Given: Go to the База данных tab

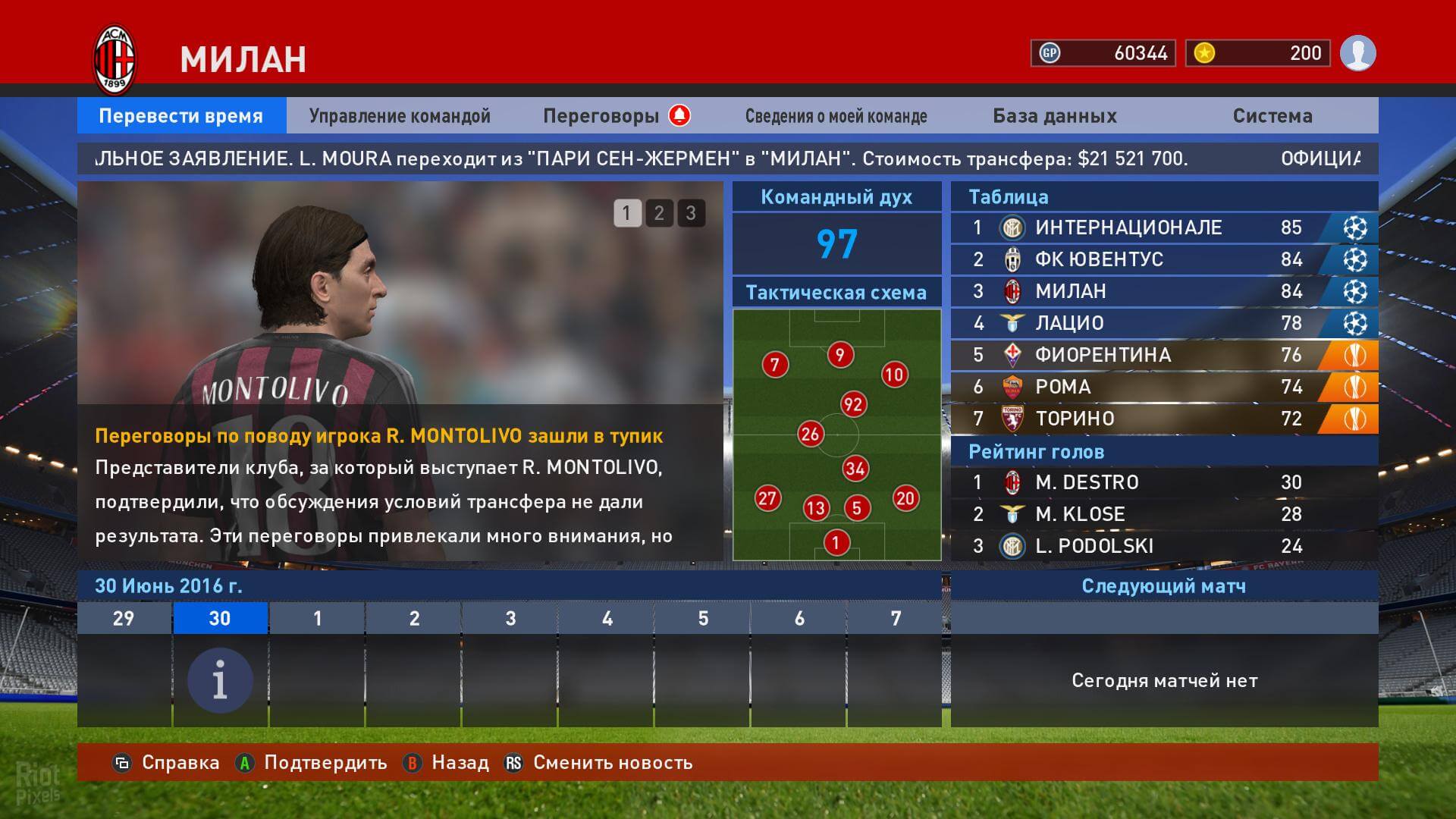Looking at the screenshot, I should 1054,116.
